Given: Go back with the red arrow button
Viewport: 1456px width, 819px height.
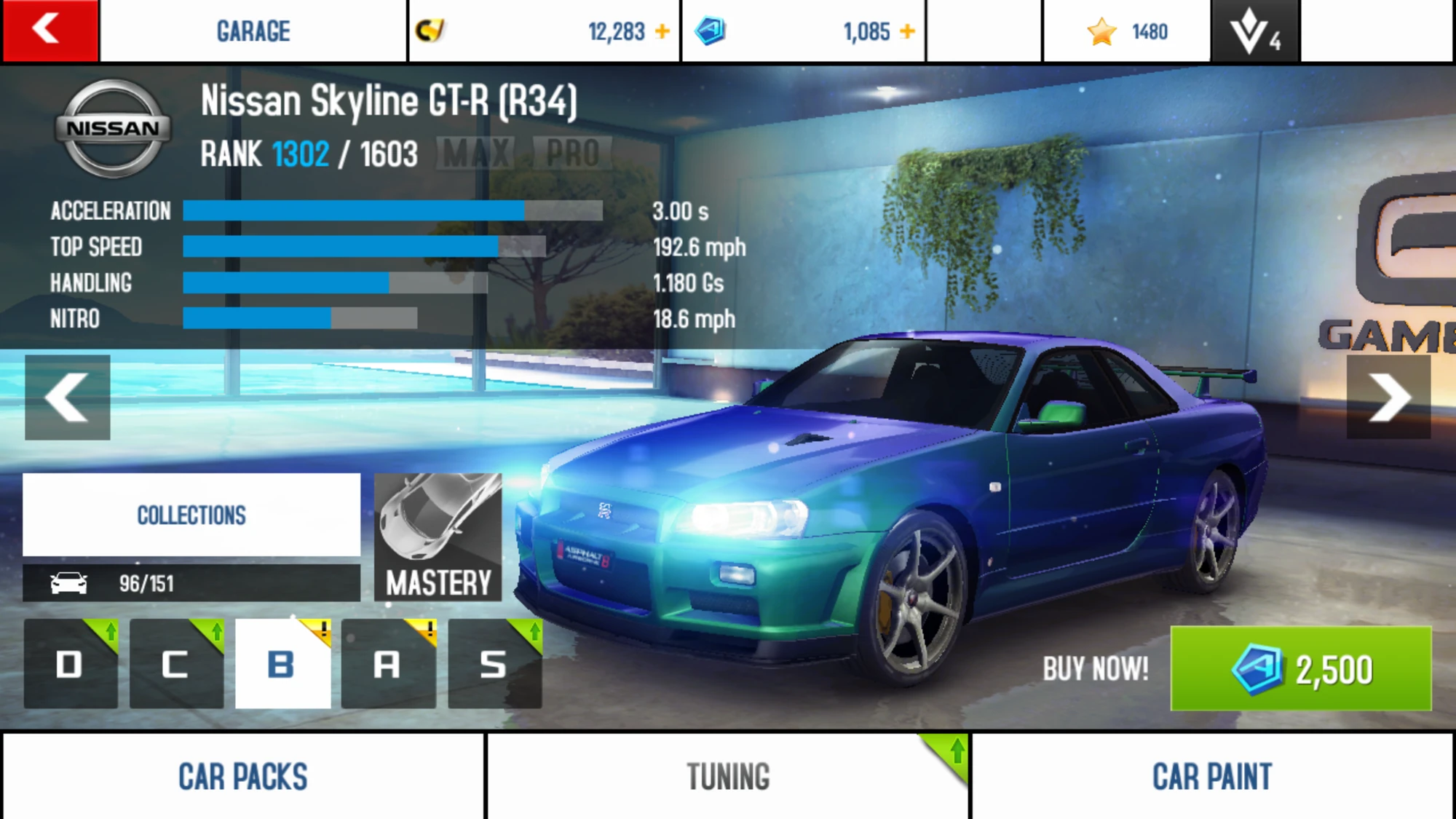Looking at the screenshot, I should coord(50,31).
